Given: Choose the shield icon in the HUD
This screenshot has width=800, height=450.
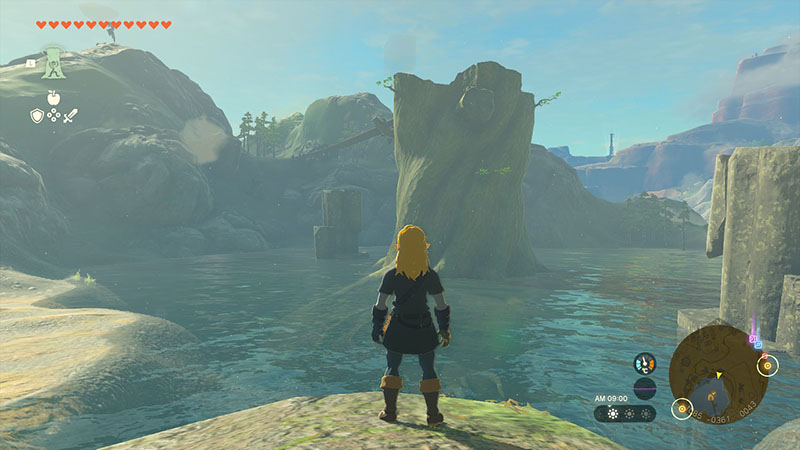Looking at the screenshot, I should [x=37, y=116].
